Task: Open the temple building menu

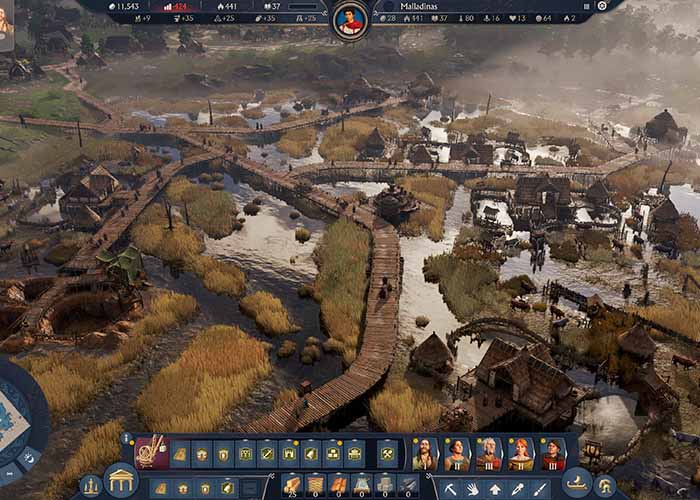Action: (x=121, y=481)
